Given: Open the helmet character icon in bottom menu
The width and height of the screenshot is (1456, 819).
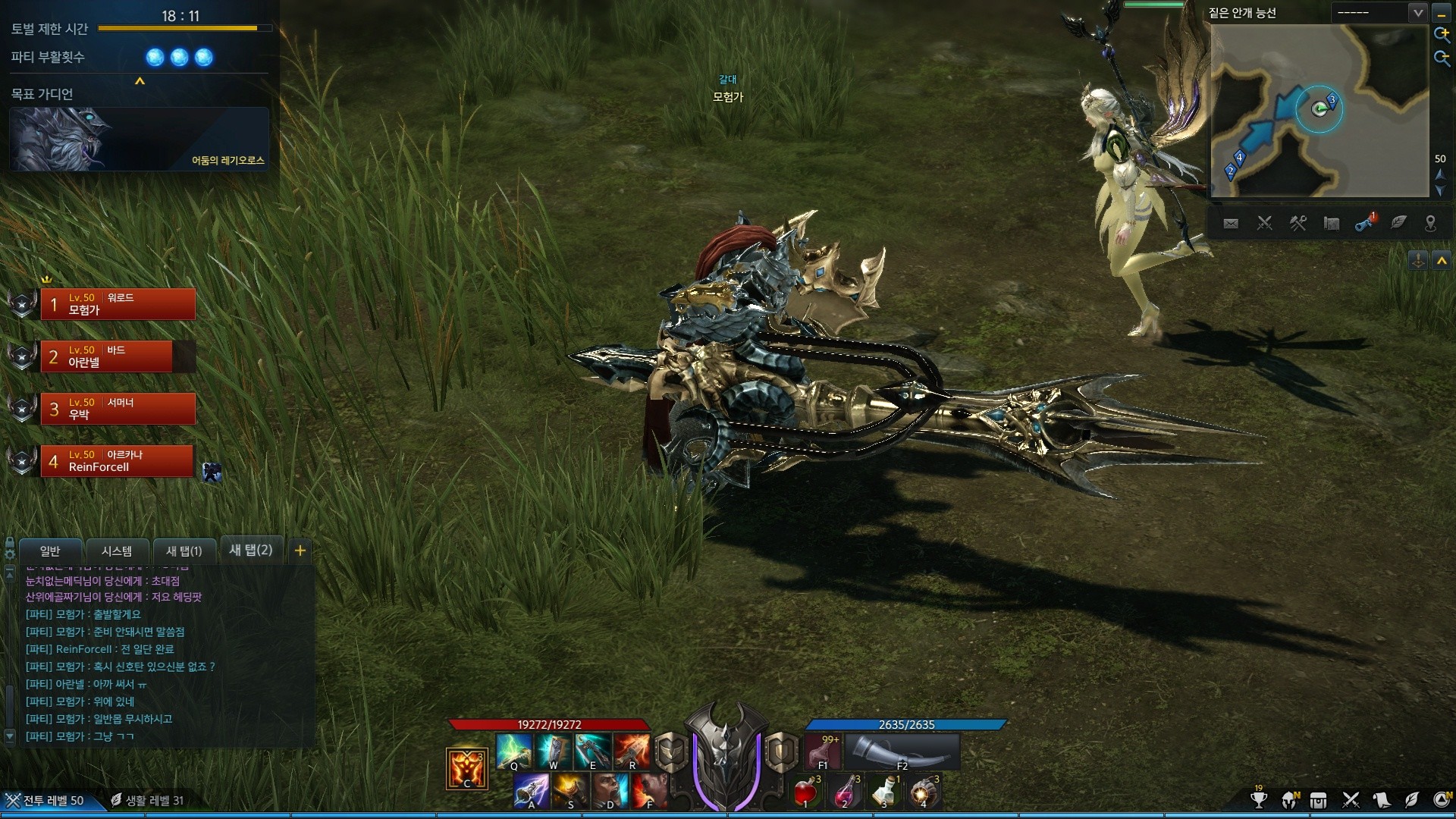Looking at the screenshot, I should pos(1289,800).
